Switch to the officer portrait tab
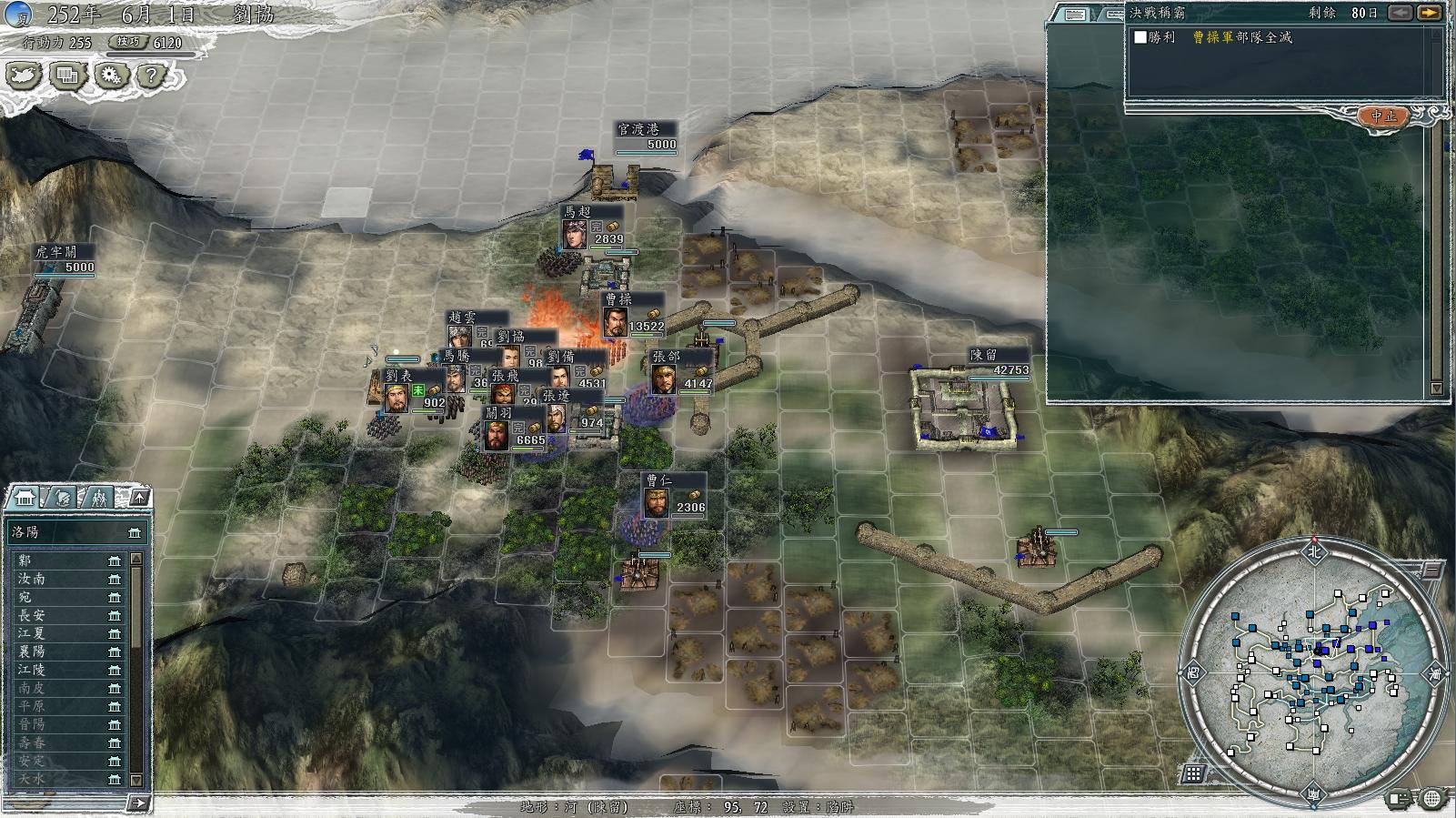 (x=63, y=498)
